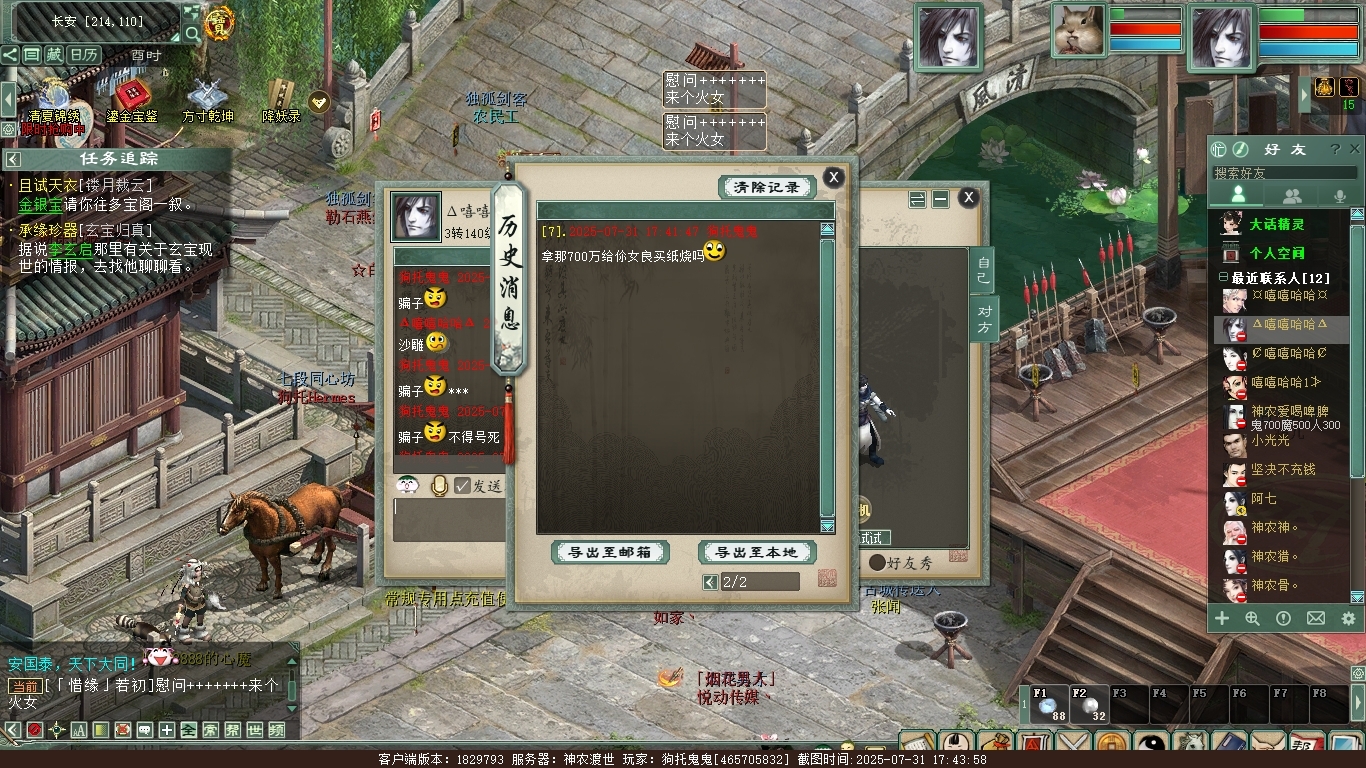Open 大话精灵 in the friends list
This screenshot has width=1366, height=768.
(x=1277, y=224)
